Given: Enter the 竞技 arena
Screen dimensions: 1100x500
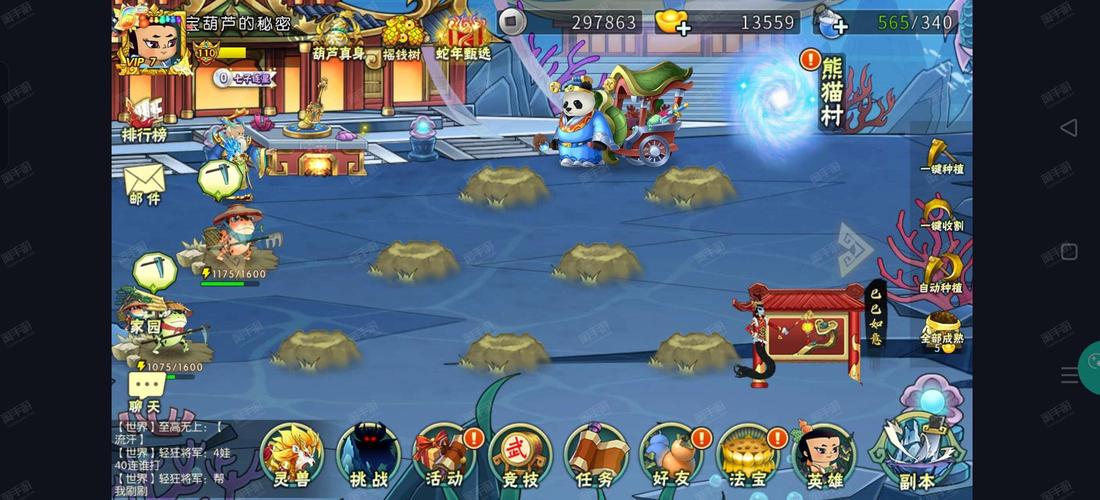Looking at the screenshot, I should coord(519,455).
